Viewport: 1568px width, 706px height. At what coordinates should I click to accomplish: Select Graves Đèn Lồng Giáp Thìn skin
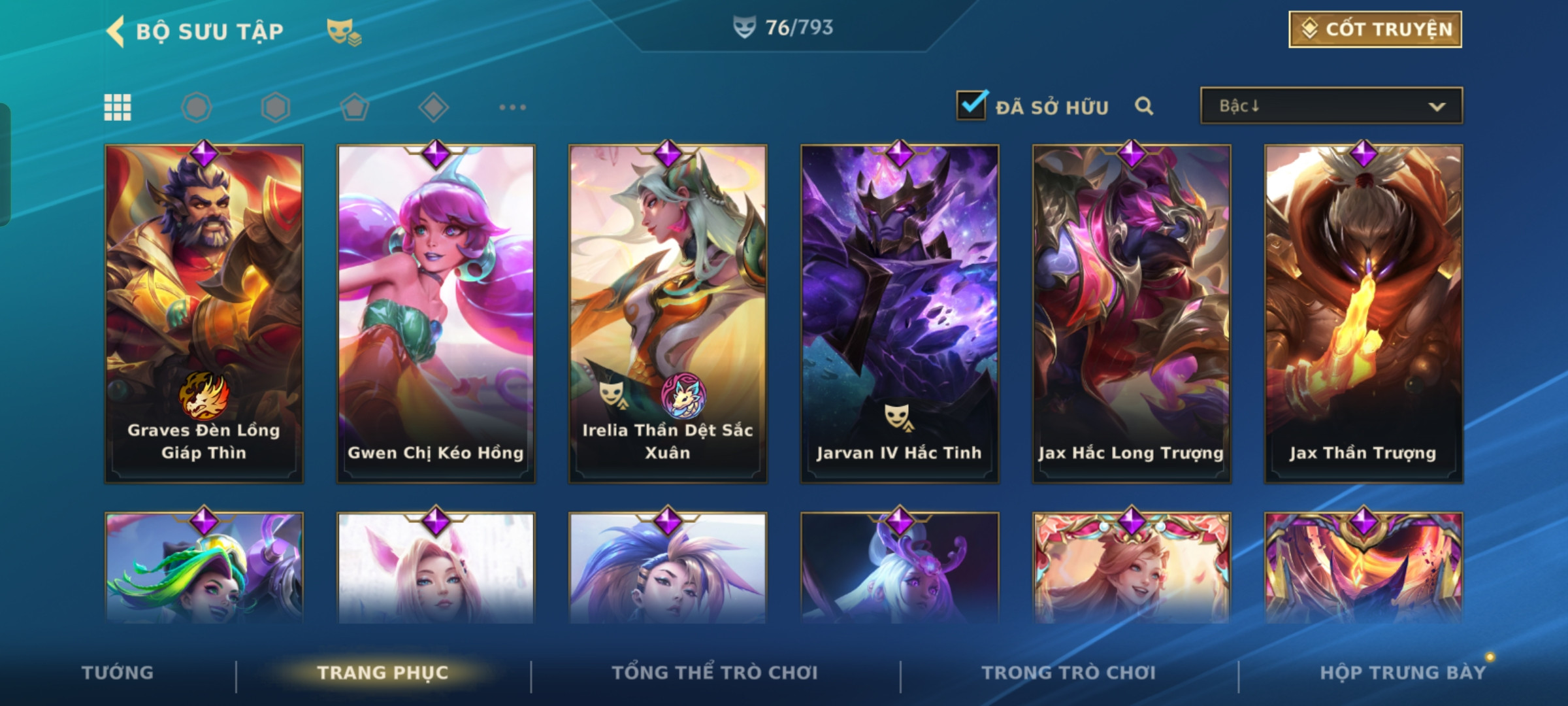[204, 314]
